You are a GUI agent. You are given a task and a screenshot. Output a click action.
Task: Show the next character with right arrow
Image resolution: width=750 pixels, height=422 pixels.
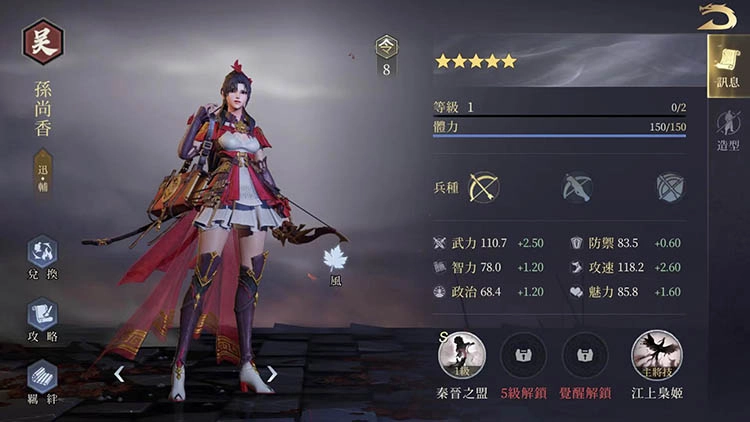pyautogui.click(x=271, y=374)
